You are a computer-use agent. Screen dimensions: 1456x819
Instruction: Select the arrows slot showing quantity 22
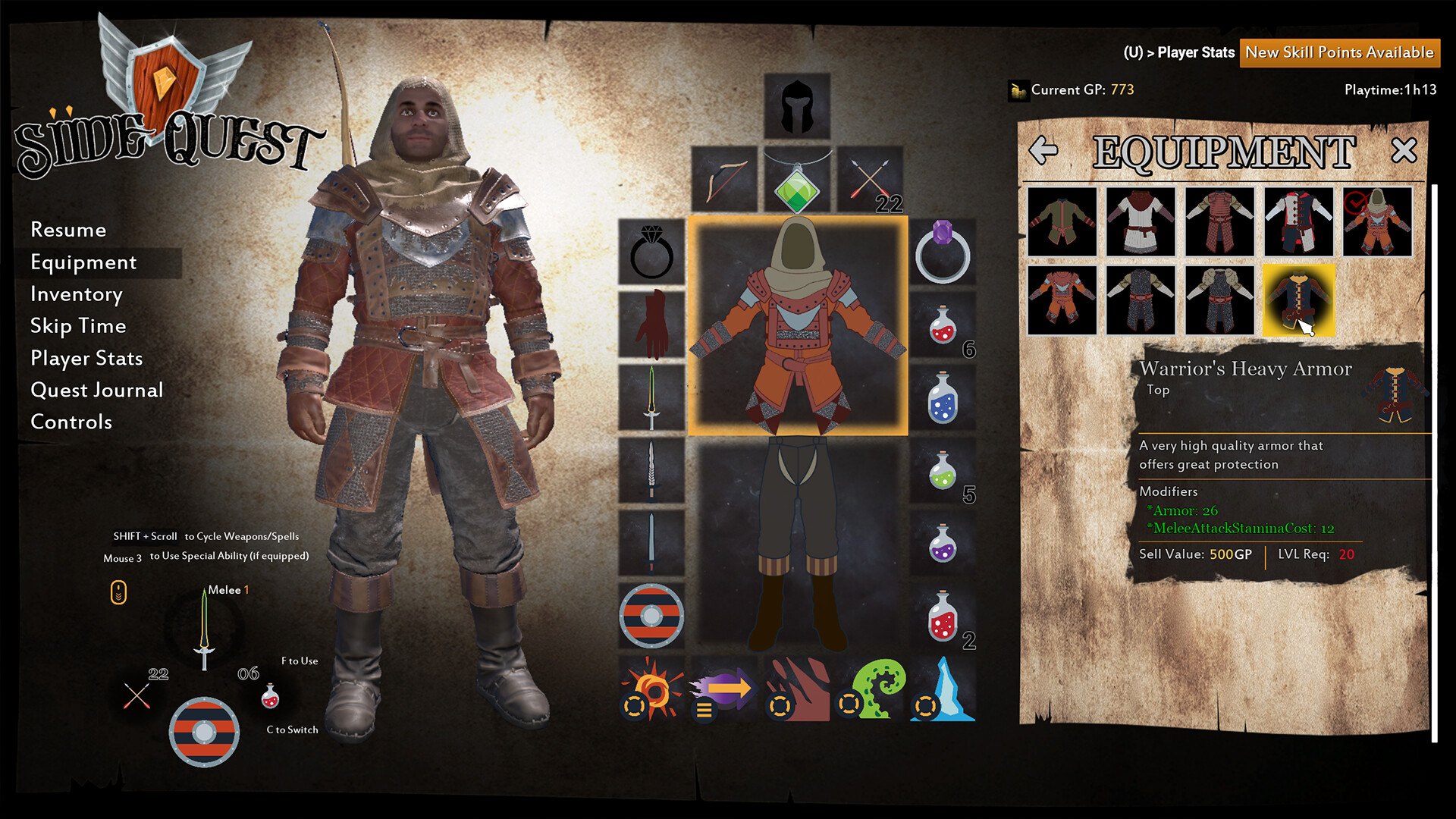pyautogui.click(x=871, y=180)
